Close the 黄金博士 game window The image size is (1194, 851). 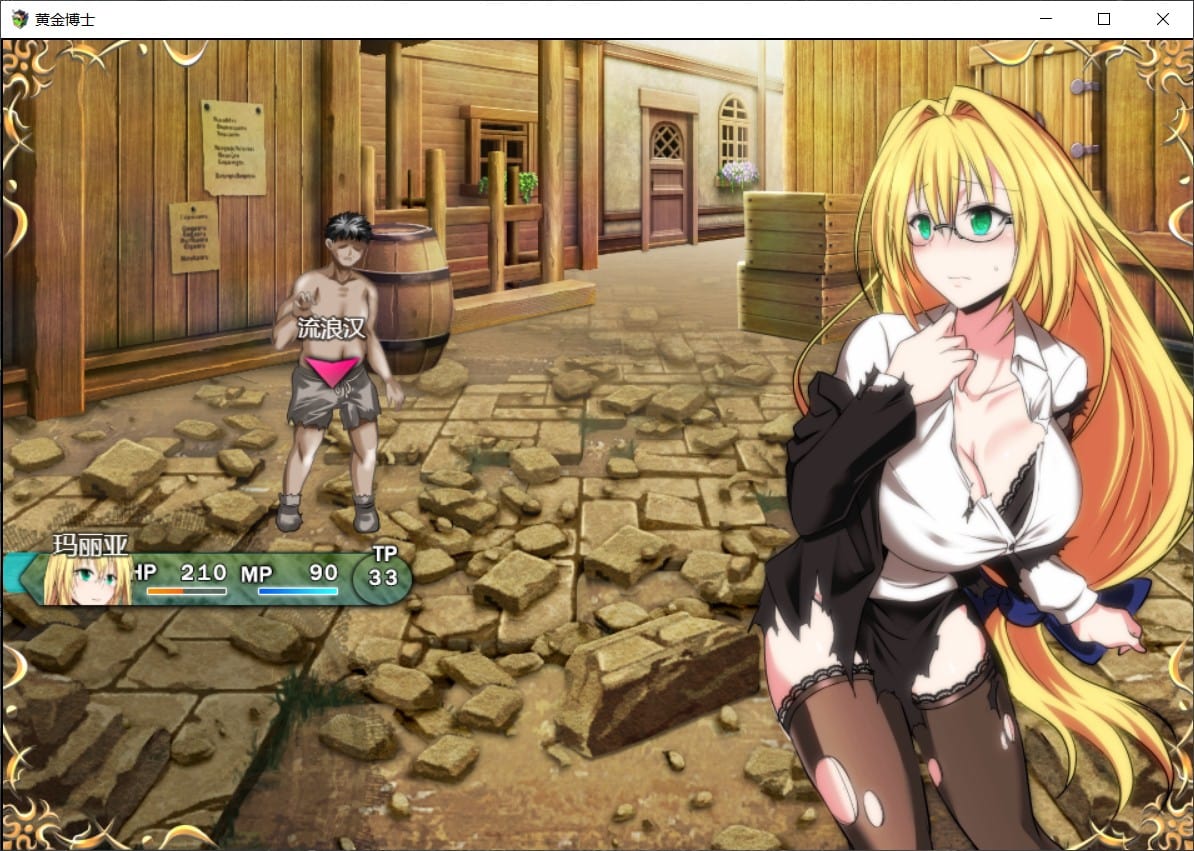[x=1162, y=19]
